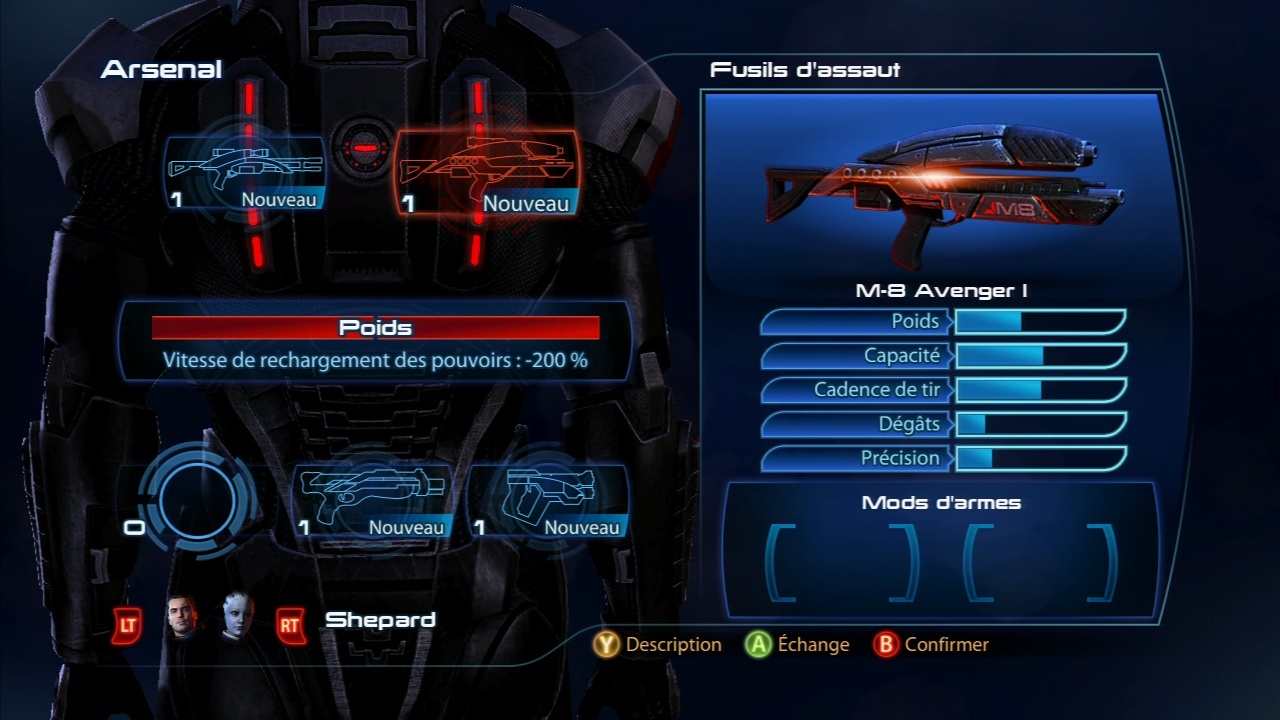The image size is (1280, 720).
Task: Pick the shotgun weapon slot
Action: (x=372, y=498)
